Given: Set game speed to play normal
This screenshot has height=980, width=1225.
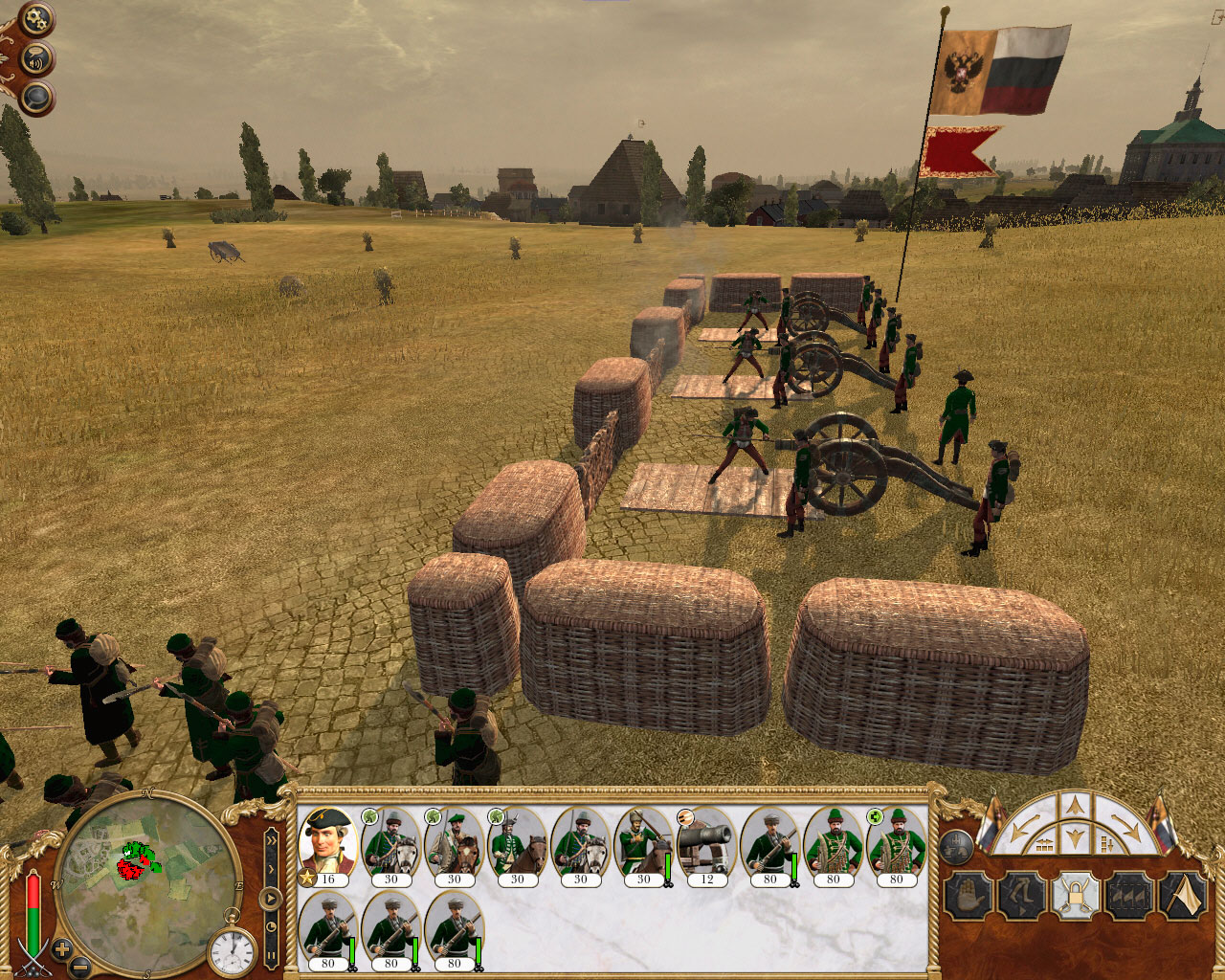Looking at the screenshot, I should [x=272, y=900].
